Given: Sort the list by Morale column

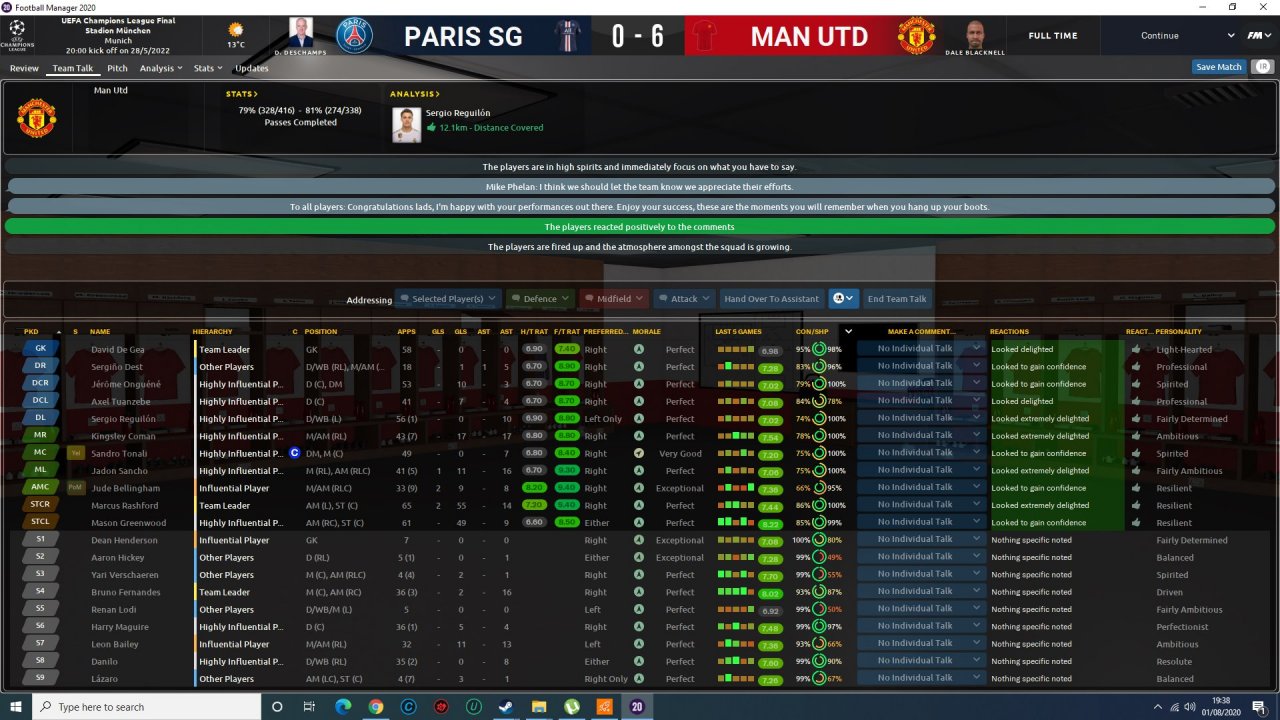Looking at the screenshot, I should 647,331.
